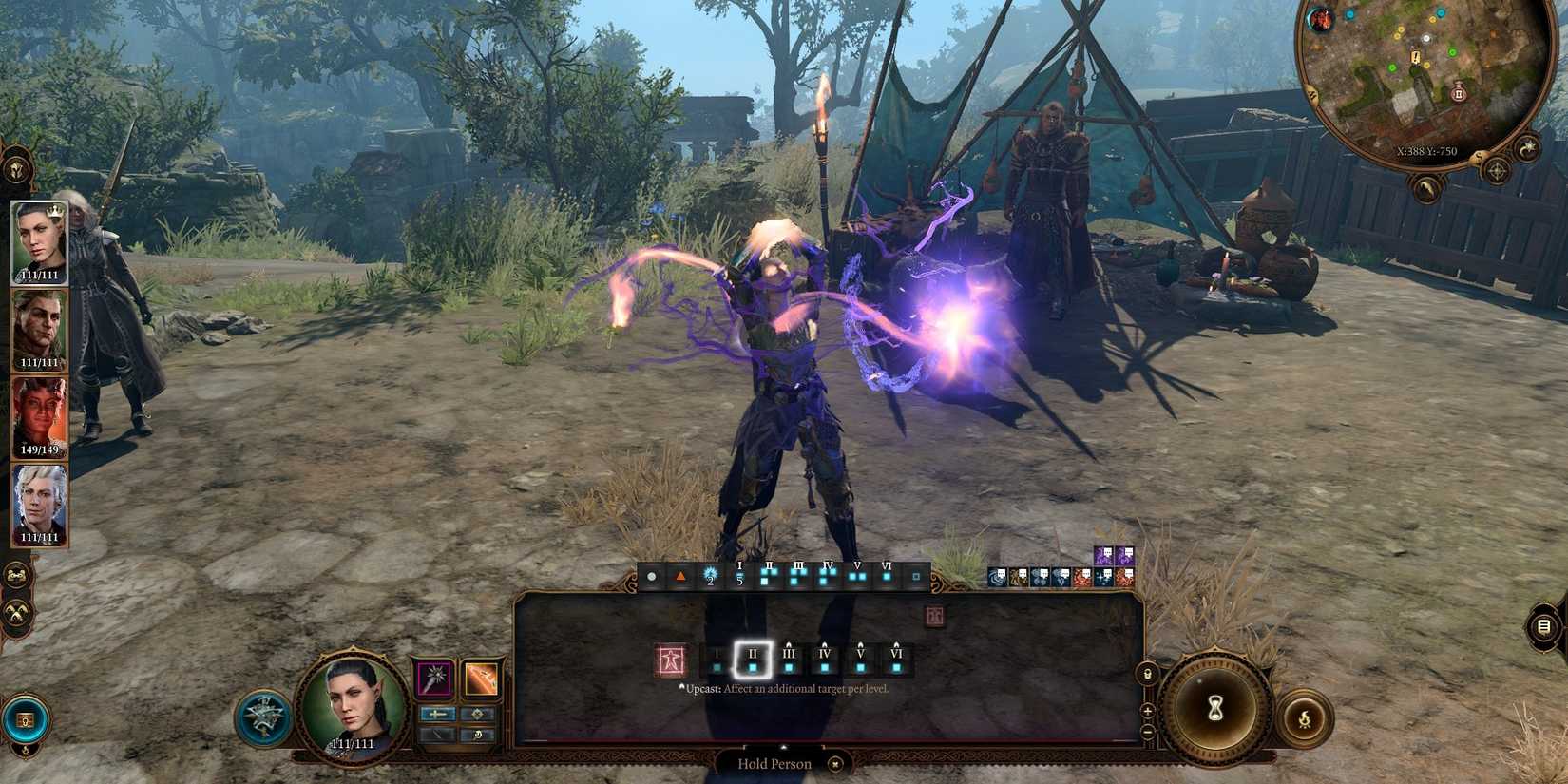Add a hotbar row with plus button
The height and width of the screenshot is (784, 1568).
pyautogui.click(x=1147, y=711)
